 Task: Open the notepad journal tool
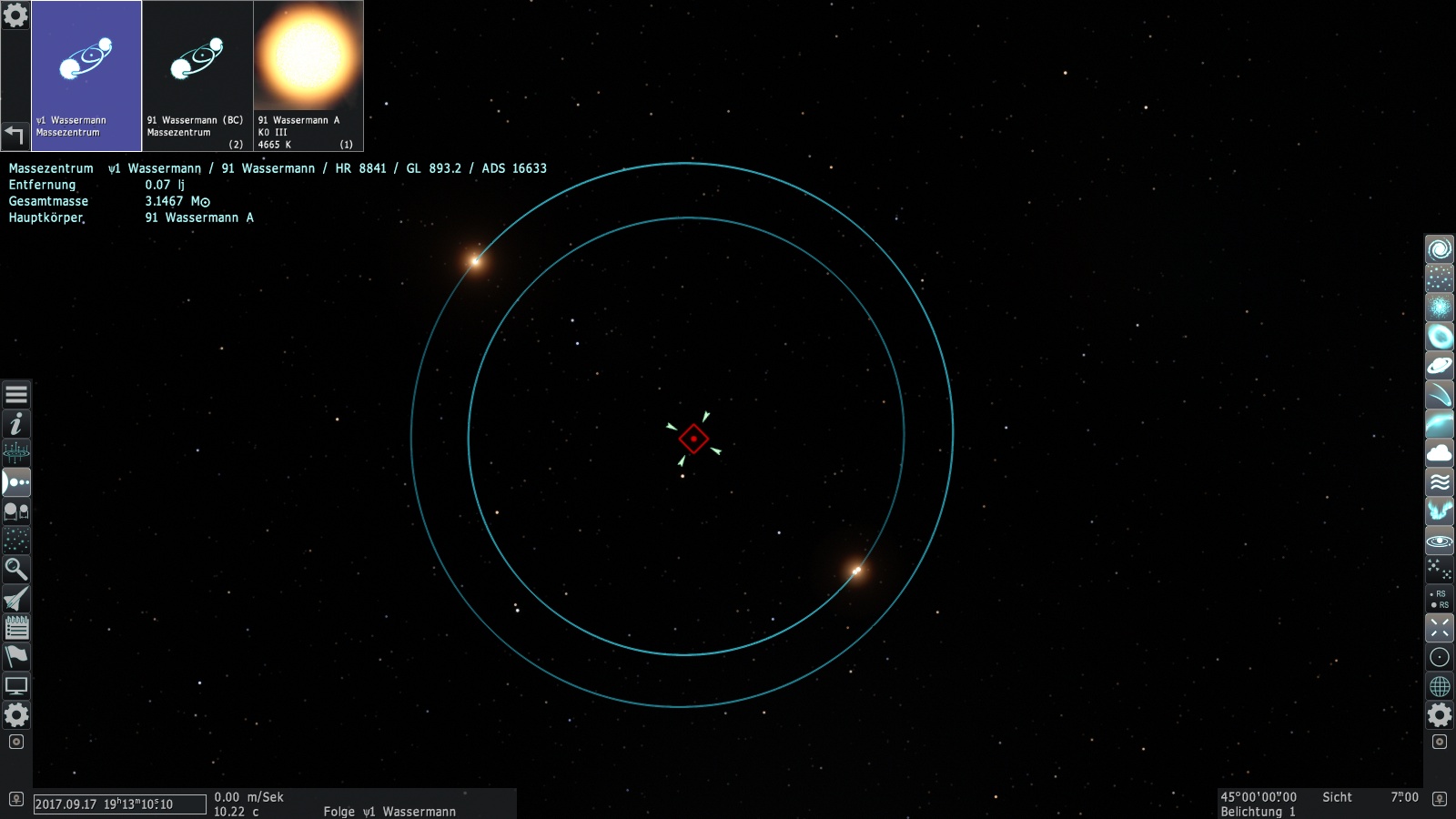click(16, 628)
